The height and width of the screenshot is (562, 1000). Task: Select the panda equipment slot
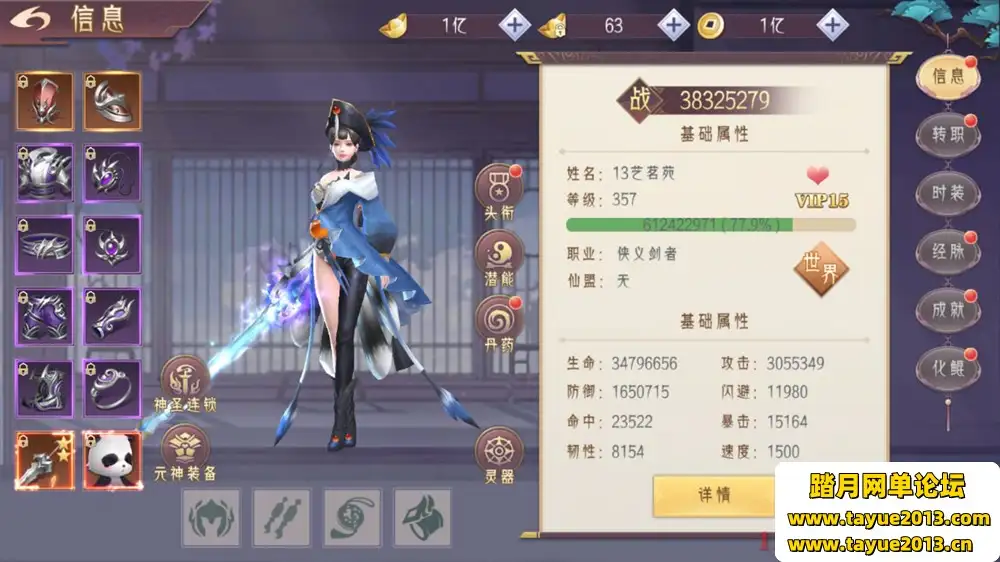click(111, 460)
